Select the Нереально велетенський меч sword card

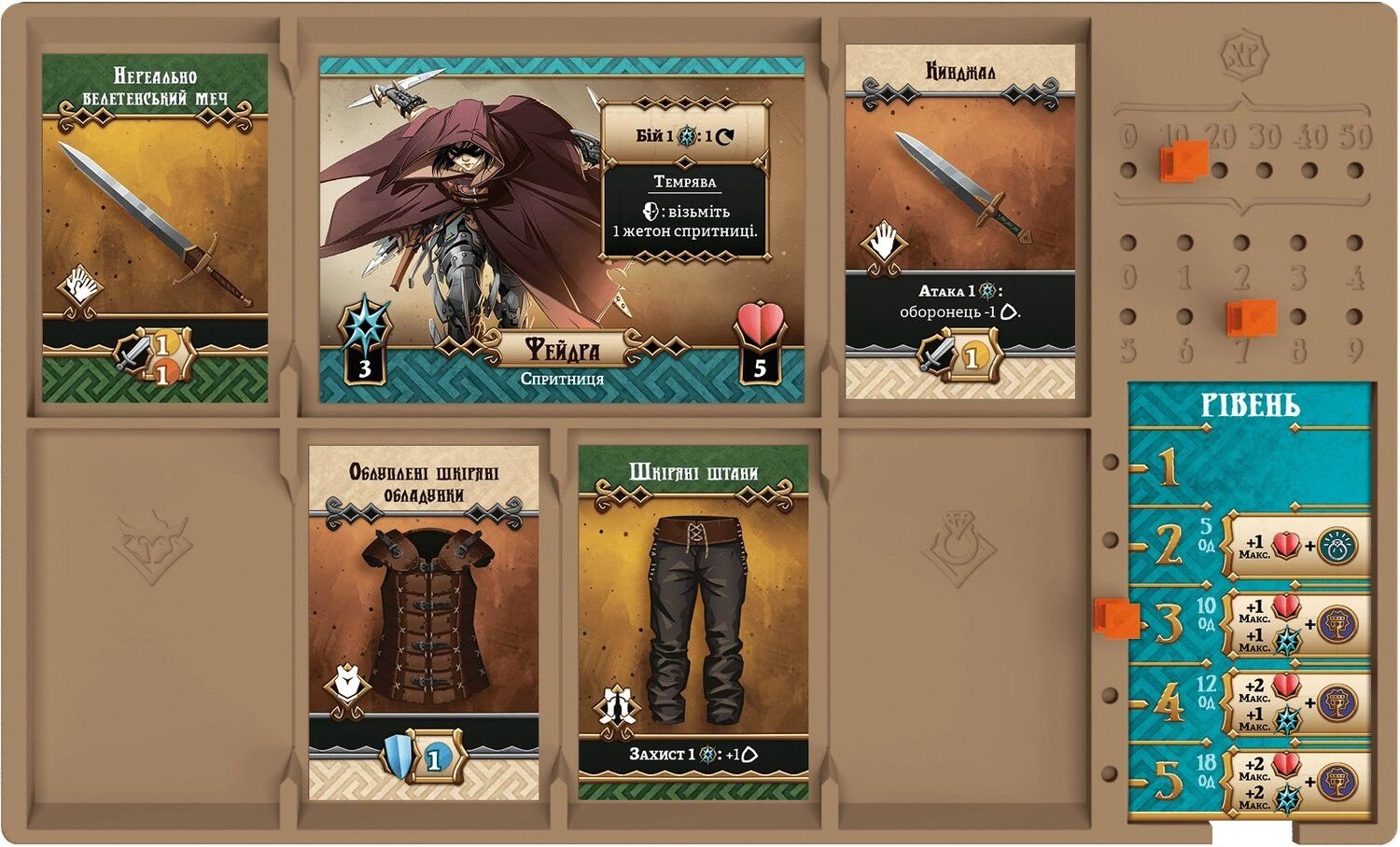pyautogui.click(x=155, y=229)
